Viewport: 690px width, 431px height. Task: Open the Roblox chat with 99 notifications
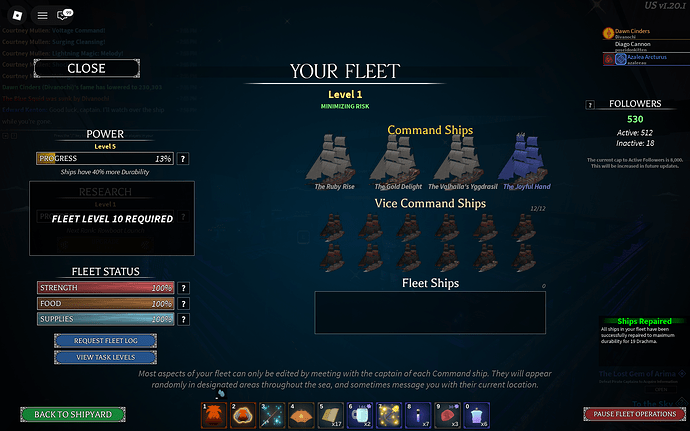coord(65,16)
